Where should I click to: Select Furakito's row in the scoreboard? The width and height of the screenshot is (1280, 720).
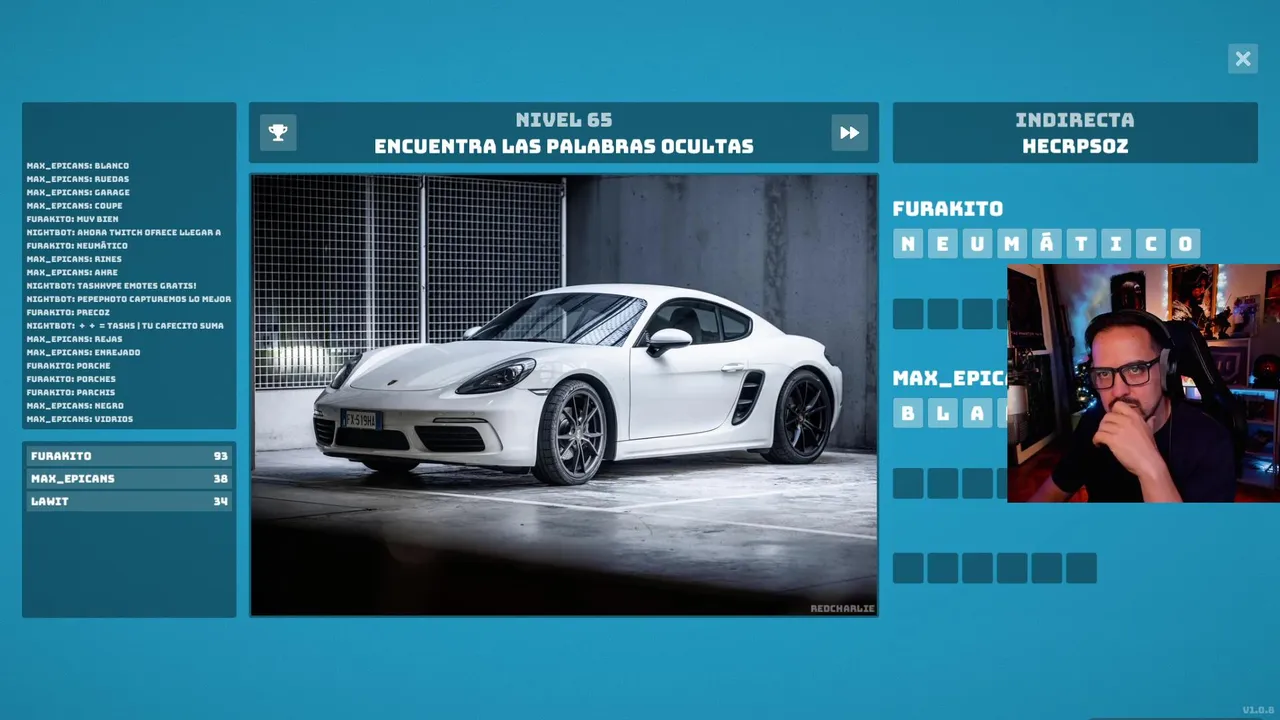pos(129,456)
